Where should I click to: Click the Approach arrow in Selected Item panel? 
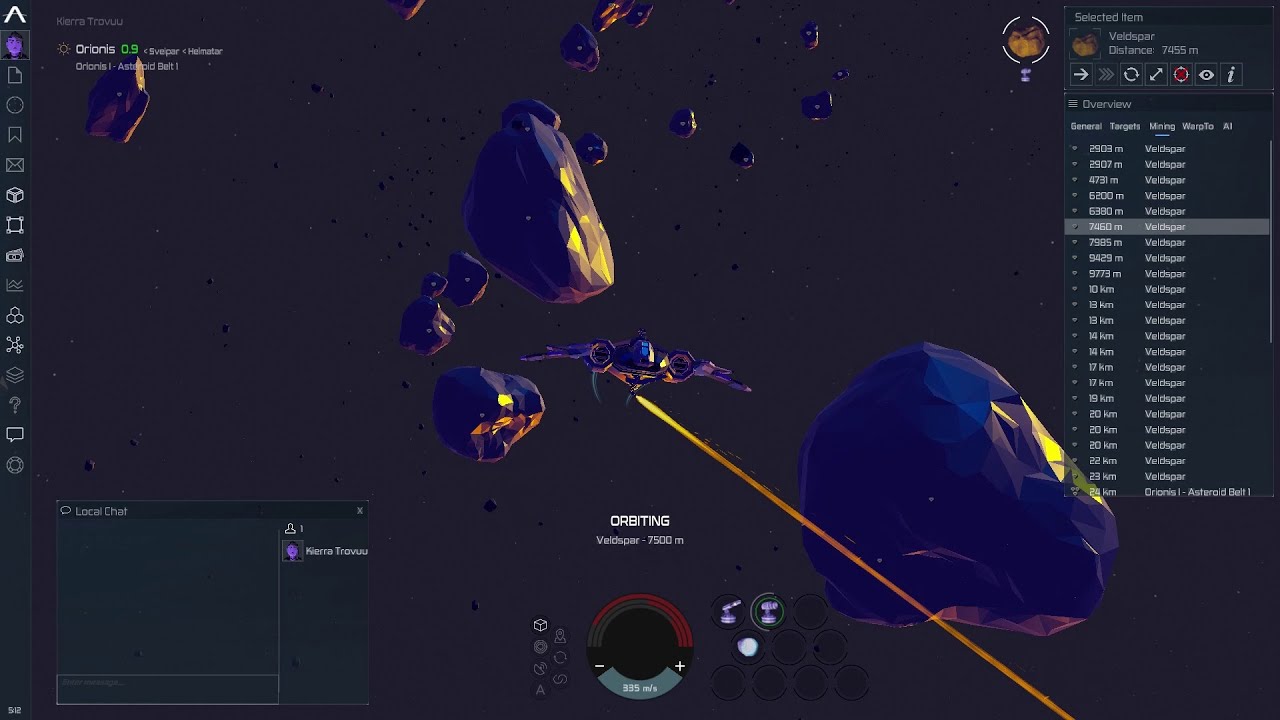click(x=1080, y=74)
